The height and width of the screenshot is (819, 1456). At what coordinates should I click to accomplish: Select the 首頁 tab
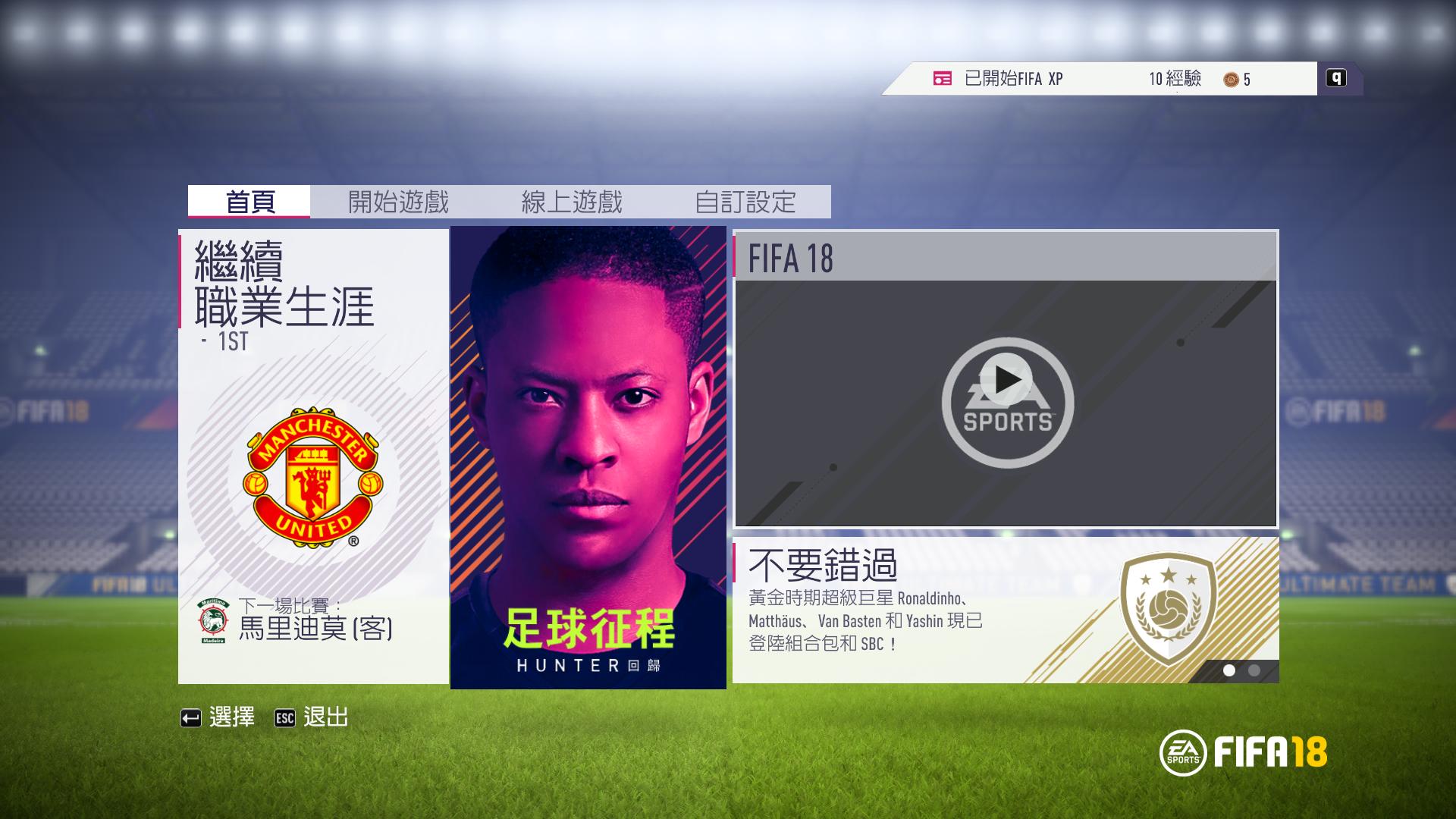(x=250, y=201)
